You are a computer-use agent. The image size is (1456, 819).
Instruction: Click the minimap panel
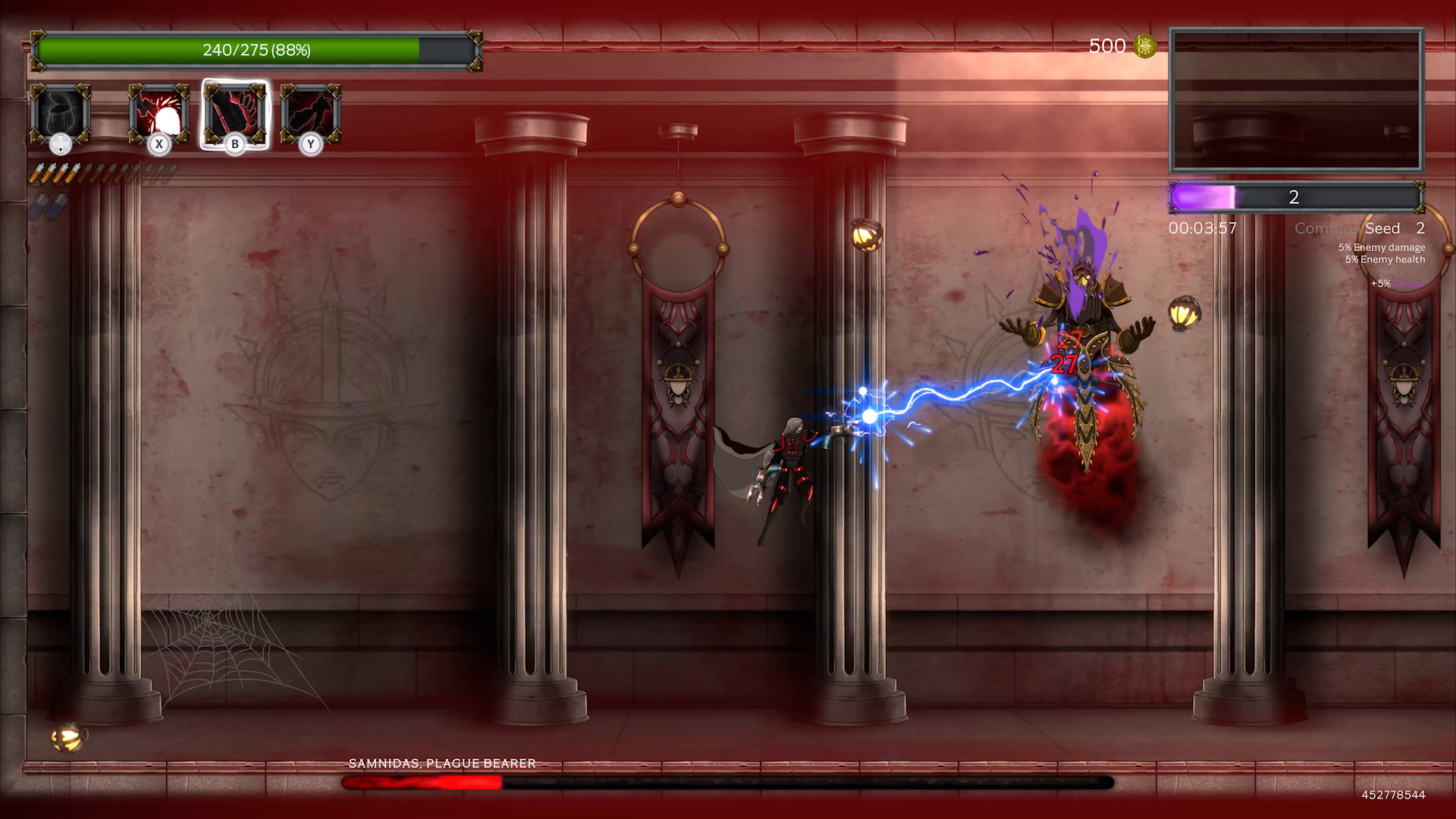[x=1296, y=100]
